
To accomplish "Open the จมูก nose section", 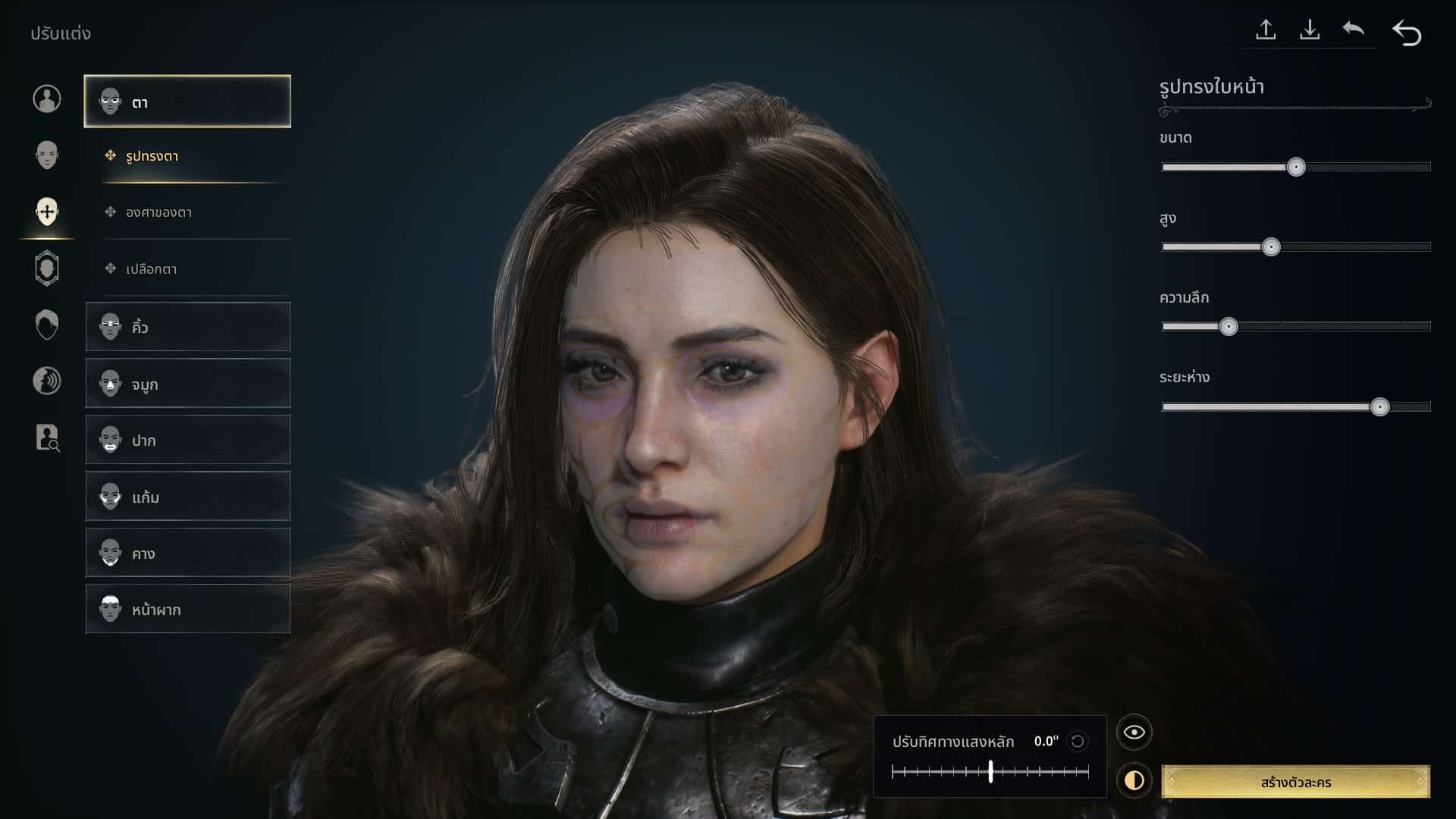I will click(187, 384).
